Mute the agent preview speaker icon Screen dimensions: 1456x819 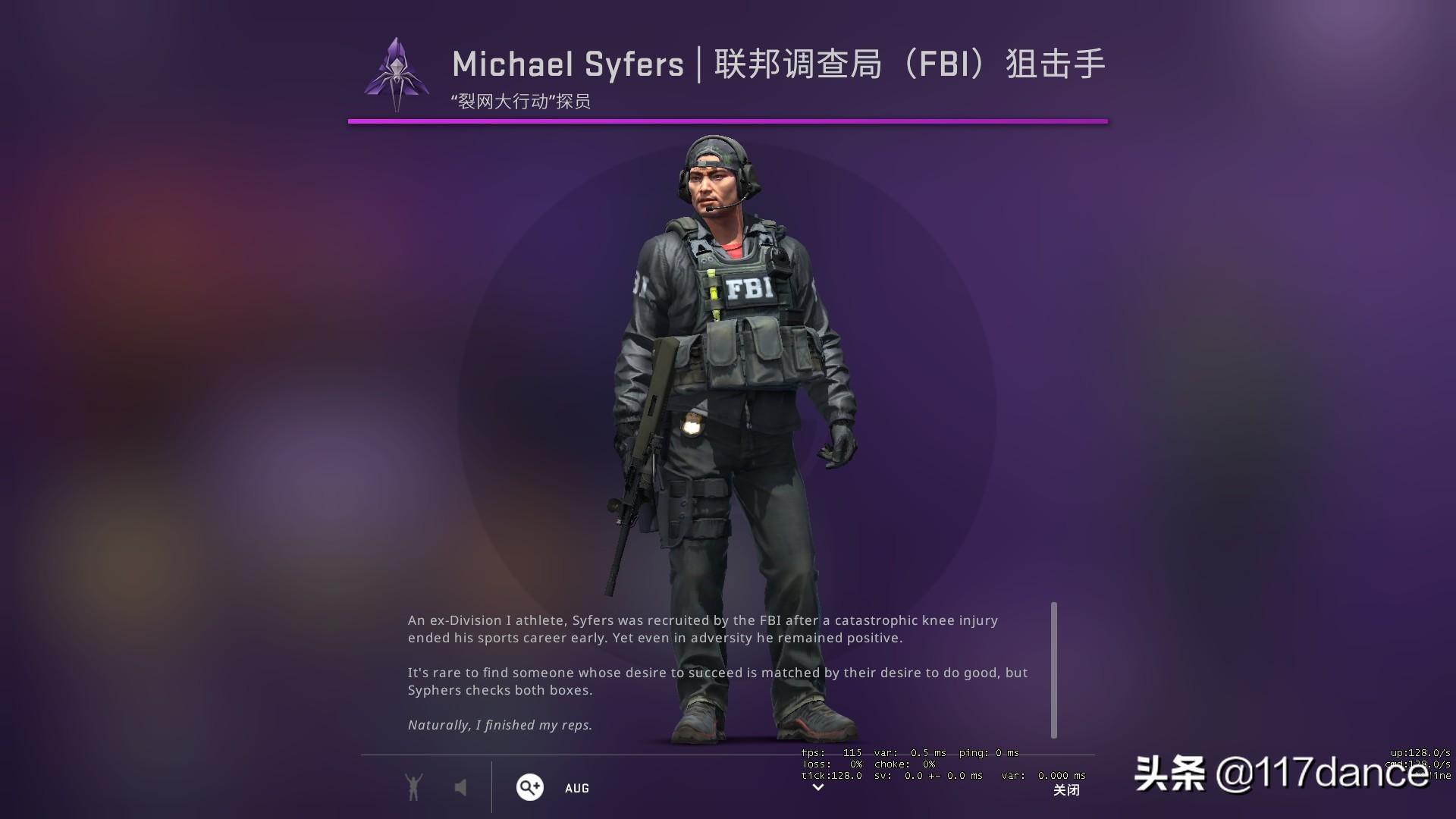(462, 787)
